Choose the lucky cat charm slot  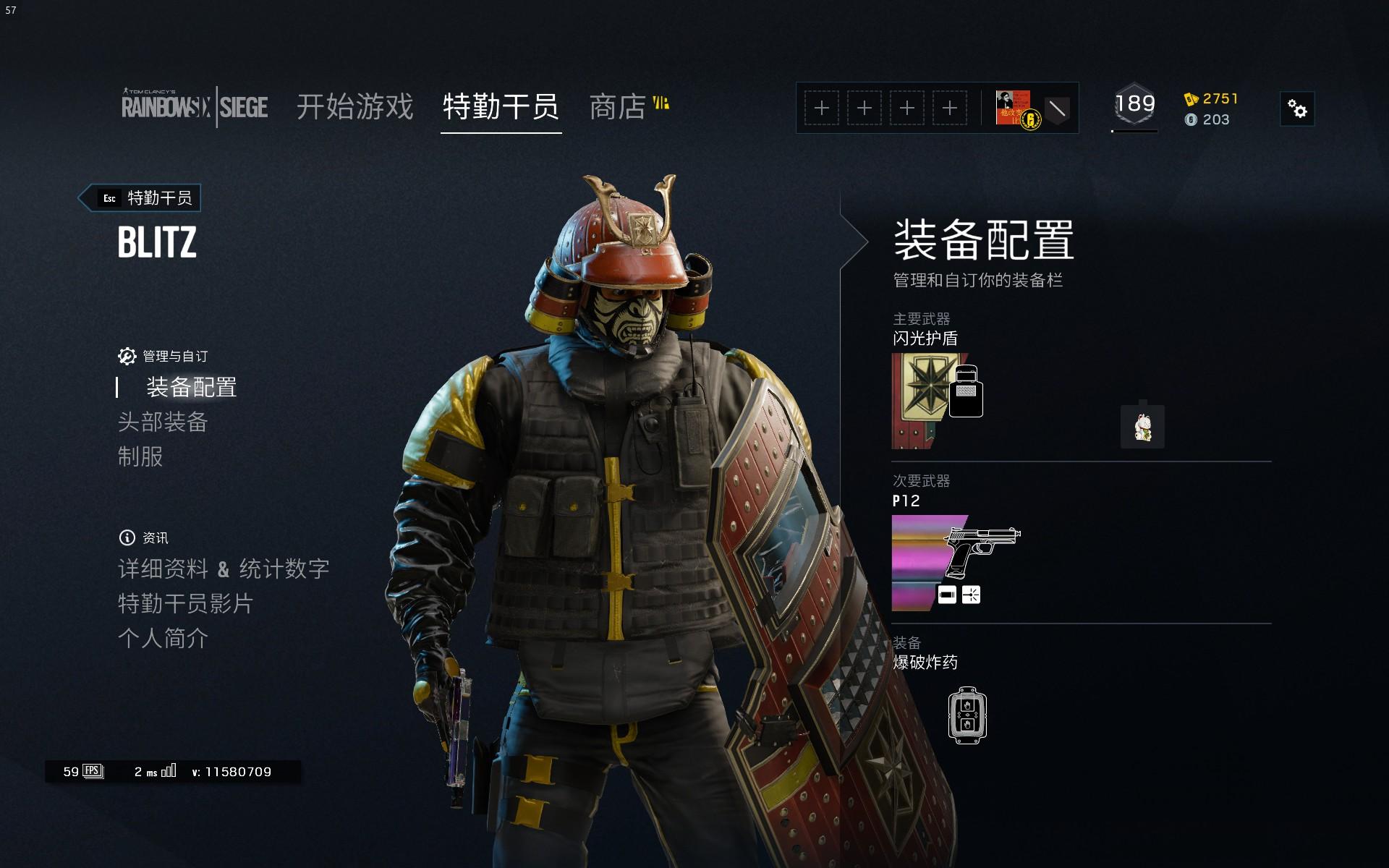point(1142,427)
